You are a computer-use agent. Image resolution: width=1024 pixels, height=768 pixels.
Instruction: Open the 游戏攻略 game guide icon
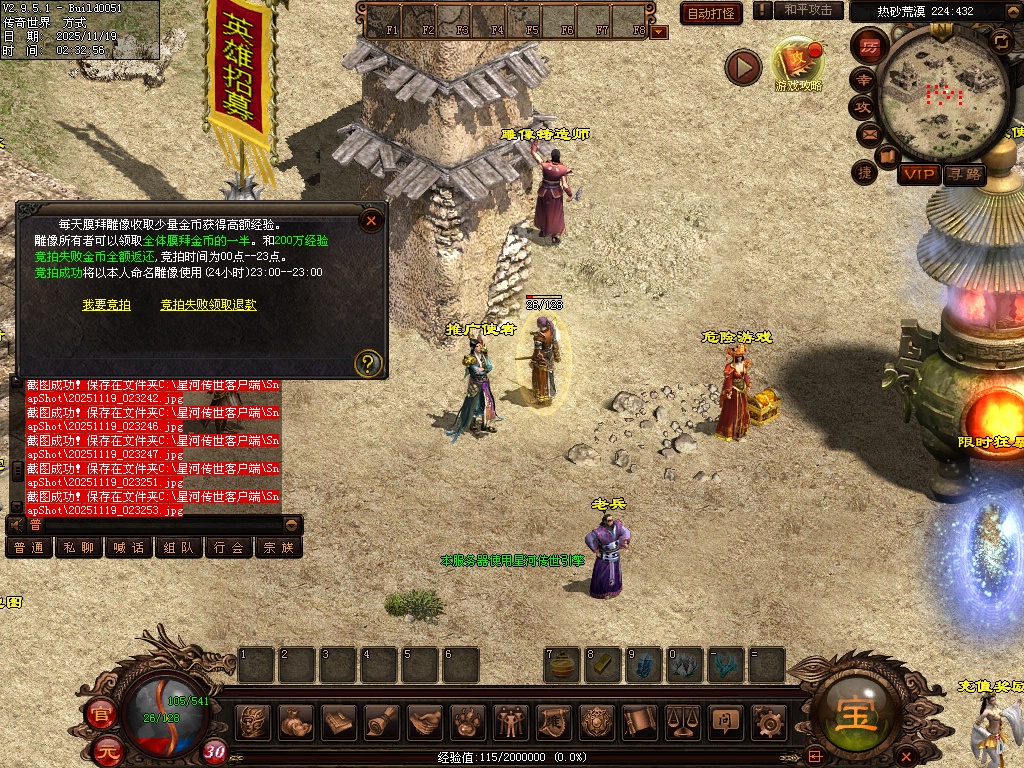(798, 64)
